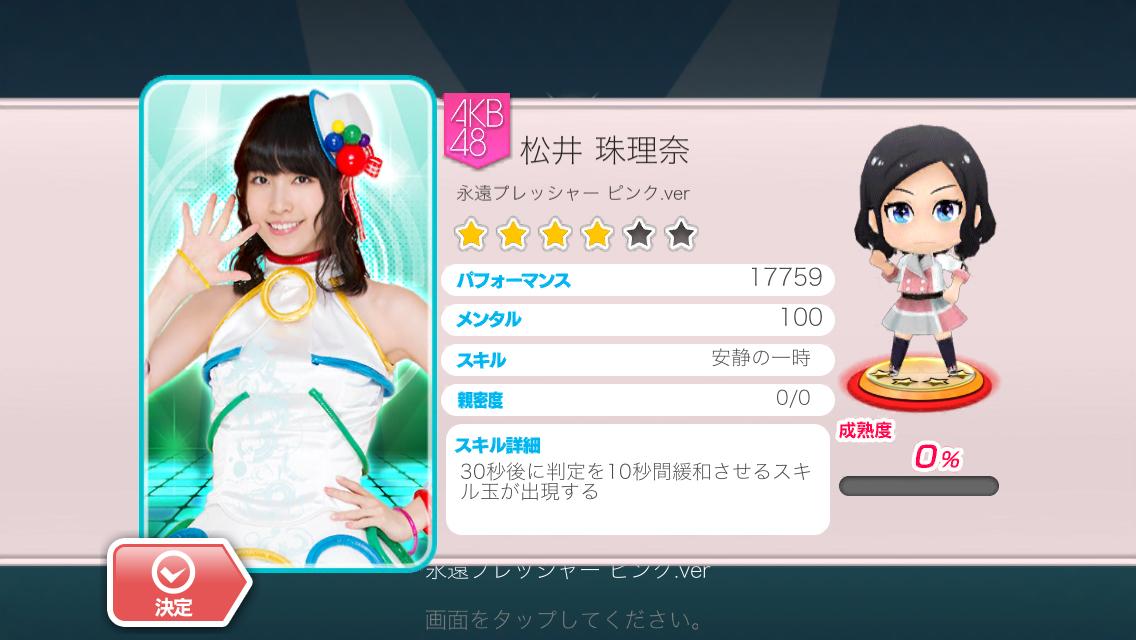Select the Matsui Jurina photo card

[289, 320]
